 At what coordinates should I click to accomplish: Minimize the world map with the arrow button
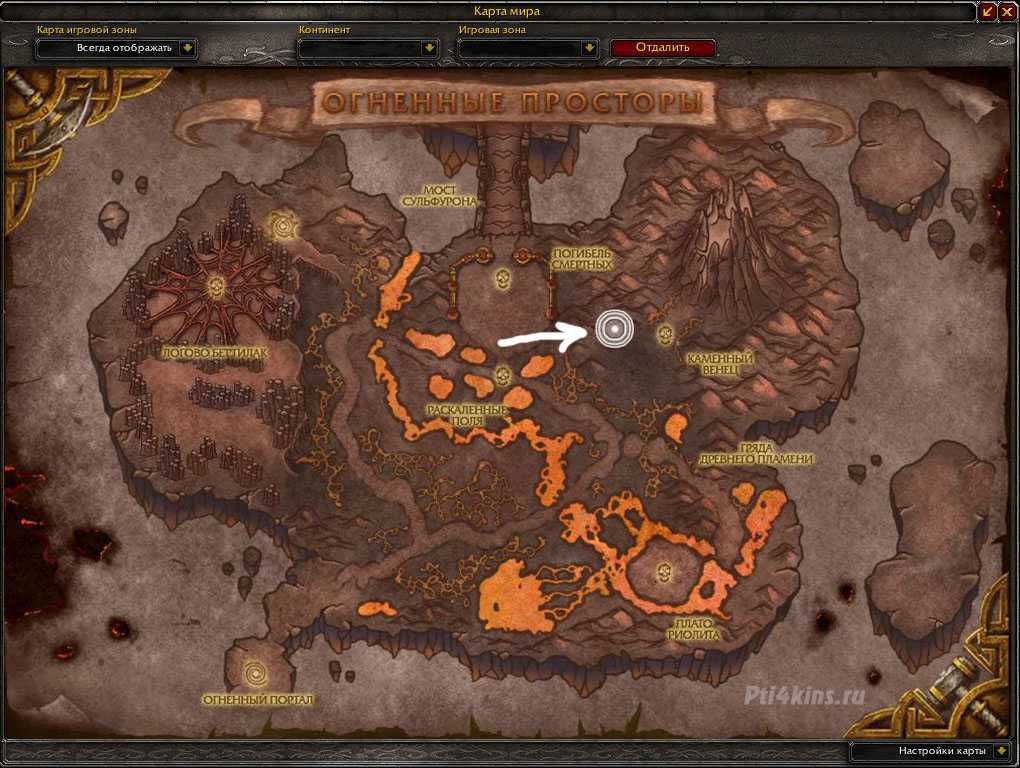(x=988, y=11)
